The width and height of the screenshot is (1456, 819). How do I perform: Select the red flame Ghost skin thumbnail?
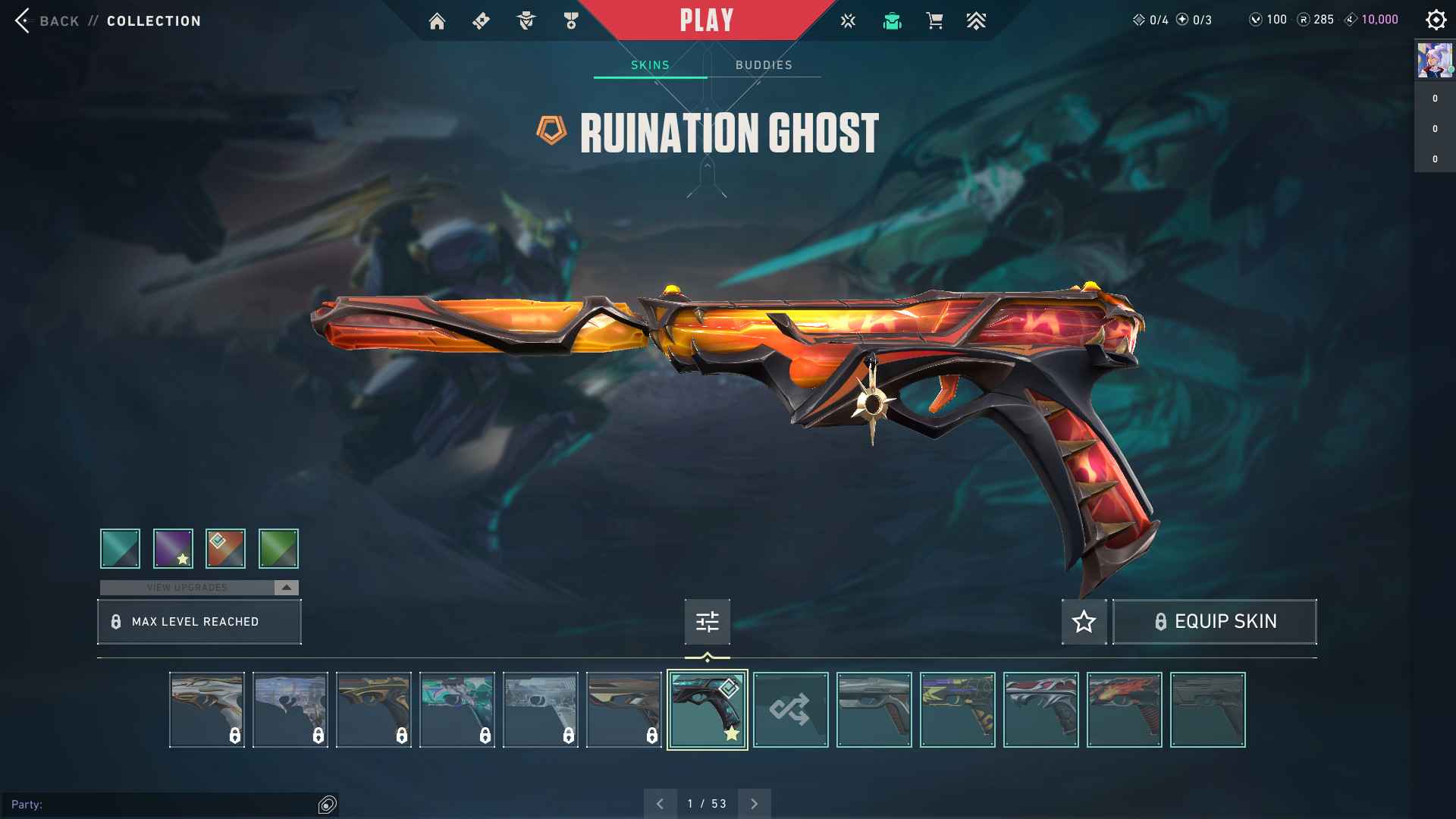tap(1124, 710)
